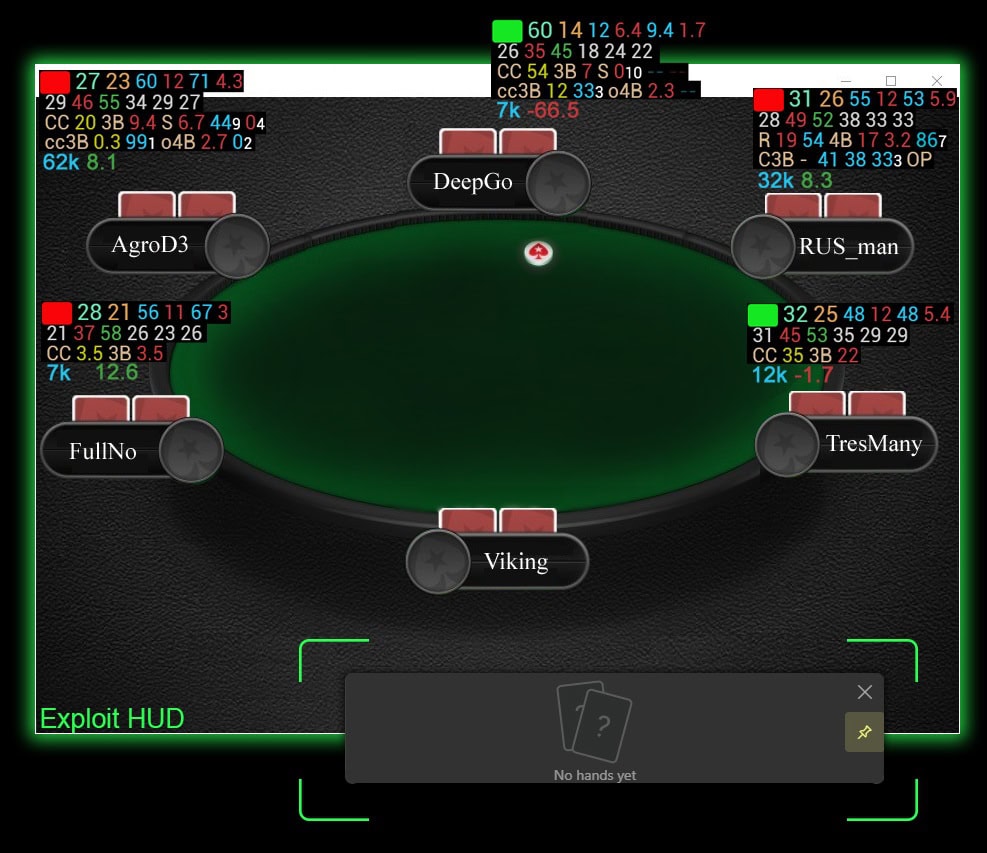This screenshot has width=987, height=853.
Task: Click the red color tag on AgroD3's HUD
Action: 55,82
